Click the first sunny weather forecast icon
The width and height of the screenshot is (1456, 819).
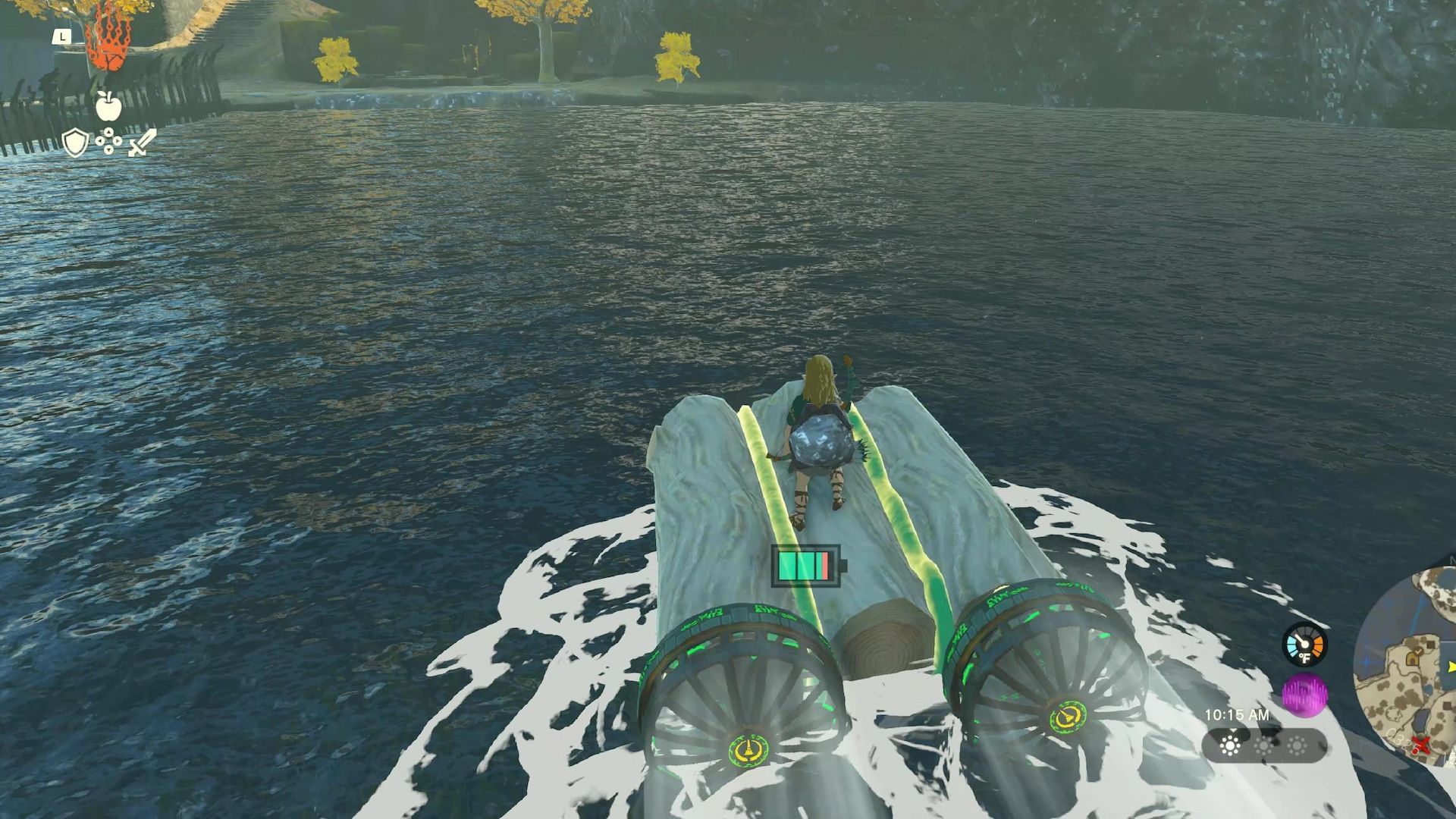click(1230, 746)
